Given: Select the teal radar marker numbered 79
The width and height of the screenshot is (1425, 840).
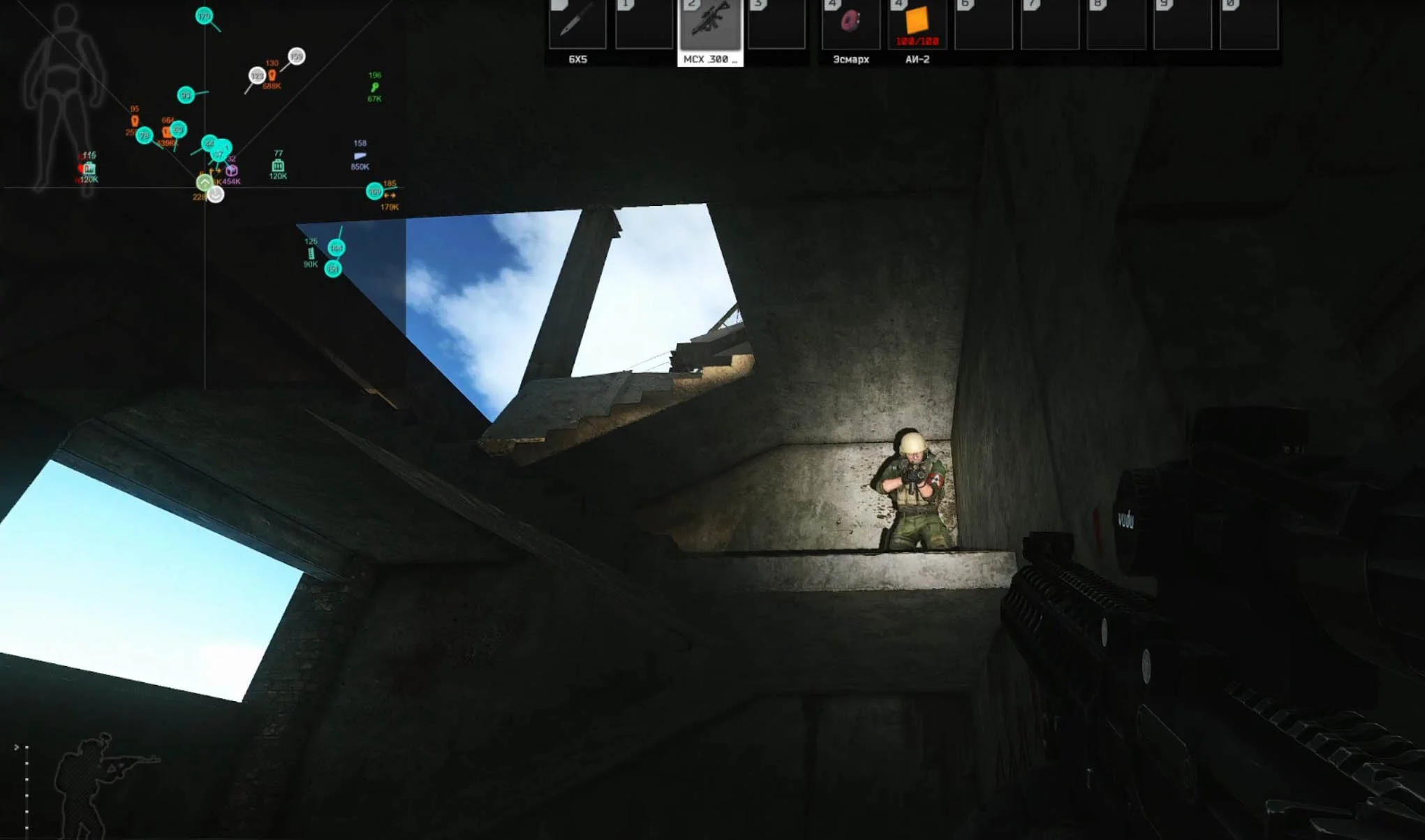Looking at the screenshot, I should click(145, 135).
